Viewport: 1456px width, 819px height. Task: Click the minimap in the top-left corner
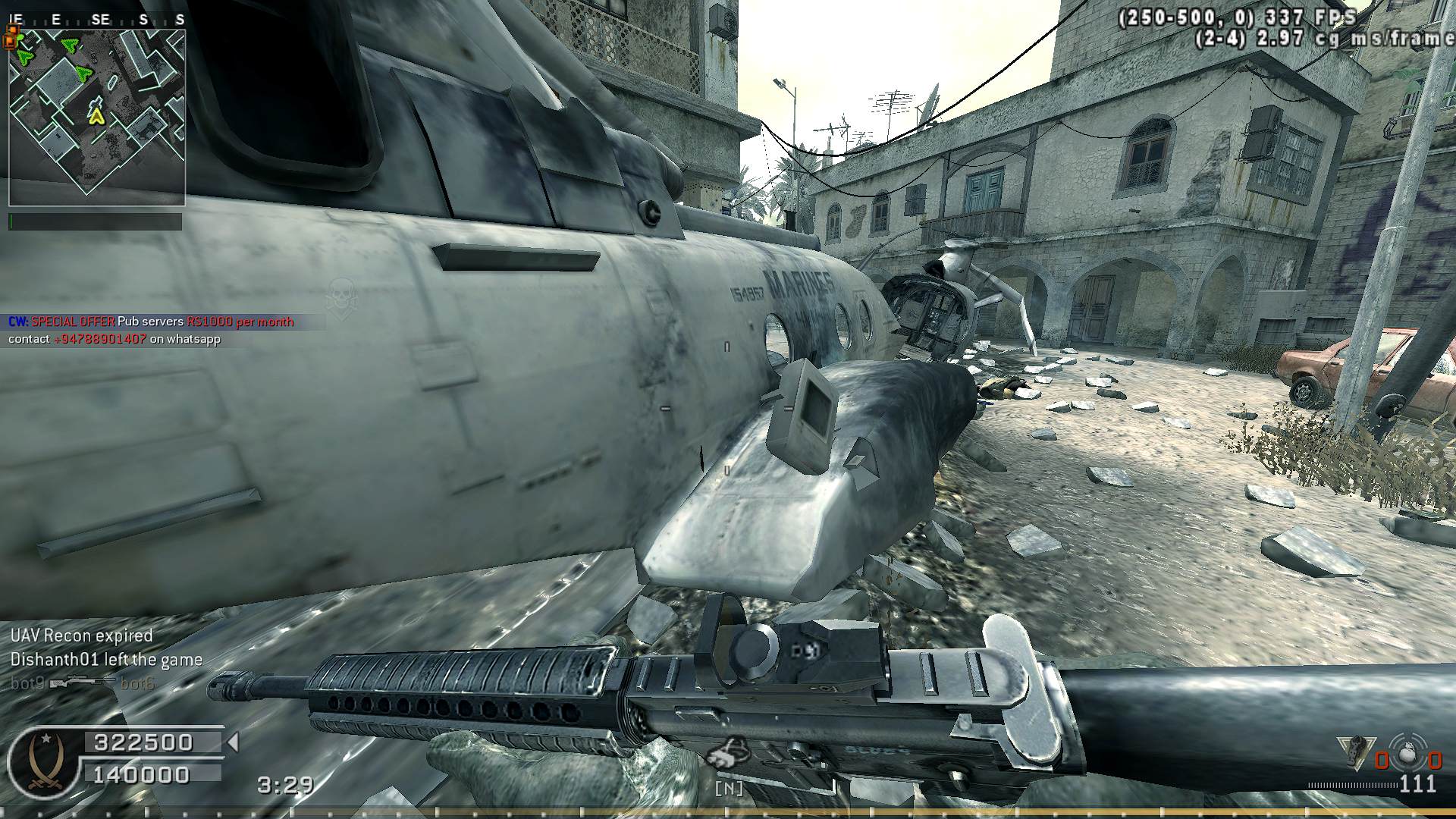tap(97, 118)
